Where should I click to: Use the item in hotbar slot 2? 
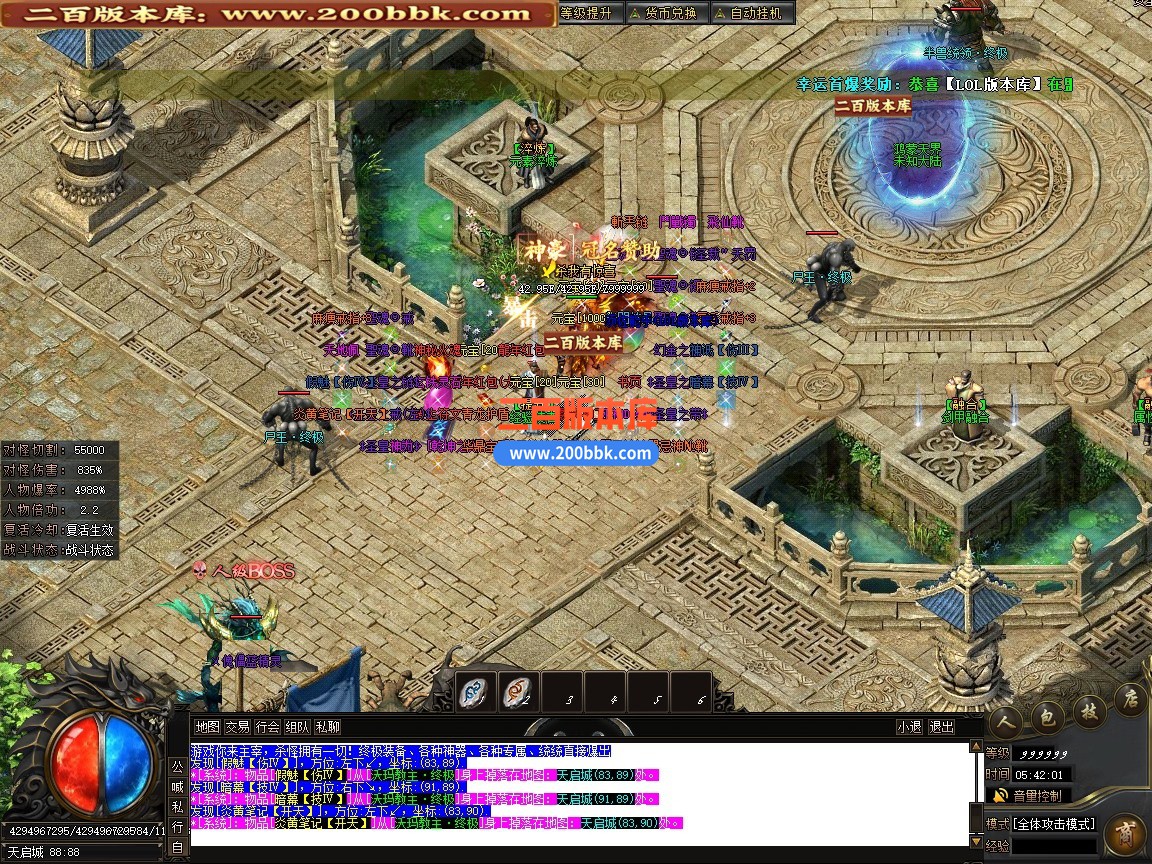coord(520,691)
